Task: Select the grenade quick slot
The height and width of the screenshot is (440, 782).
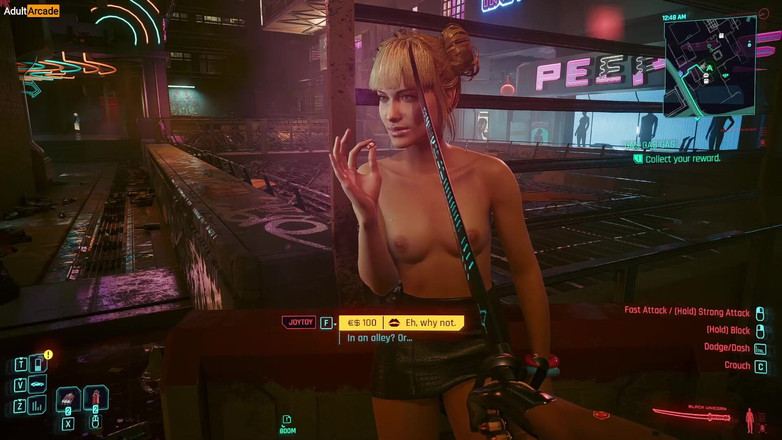Action: pos(68,400)
